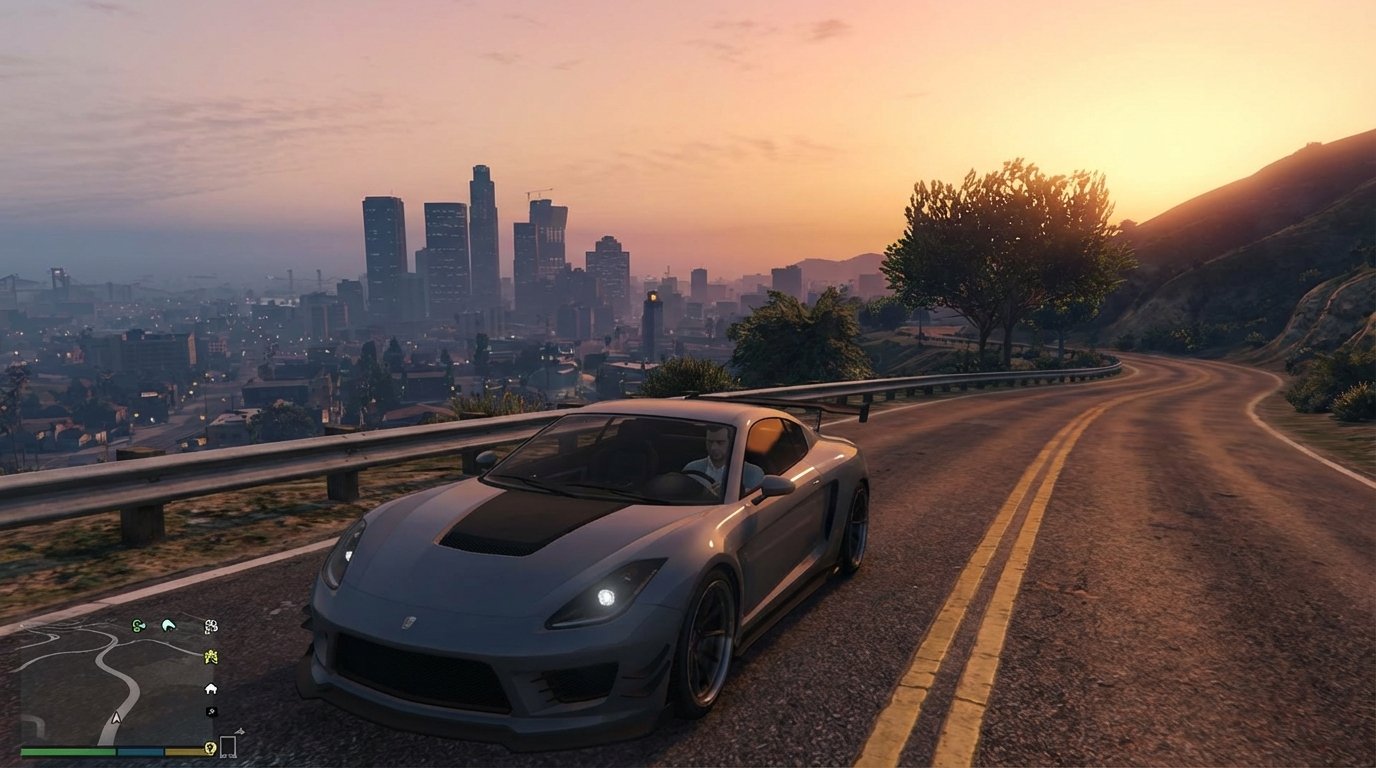
Task: Click the white cinema camera blip
Action: [211, 627]
